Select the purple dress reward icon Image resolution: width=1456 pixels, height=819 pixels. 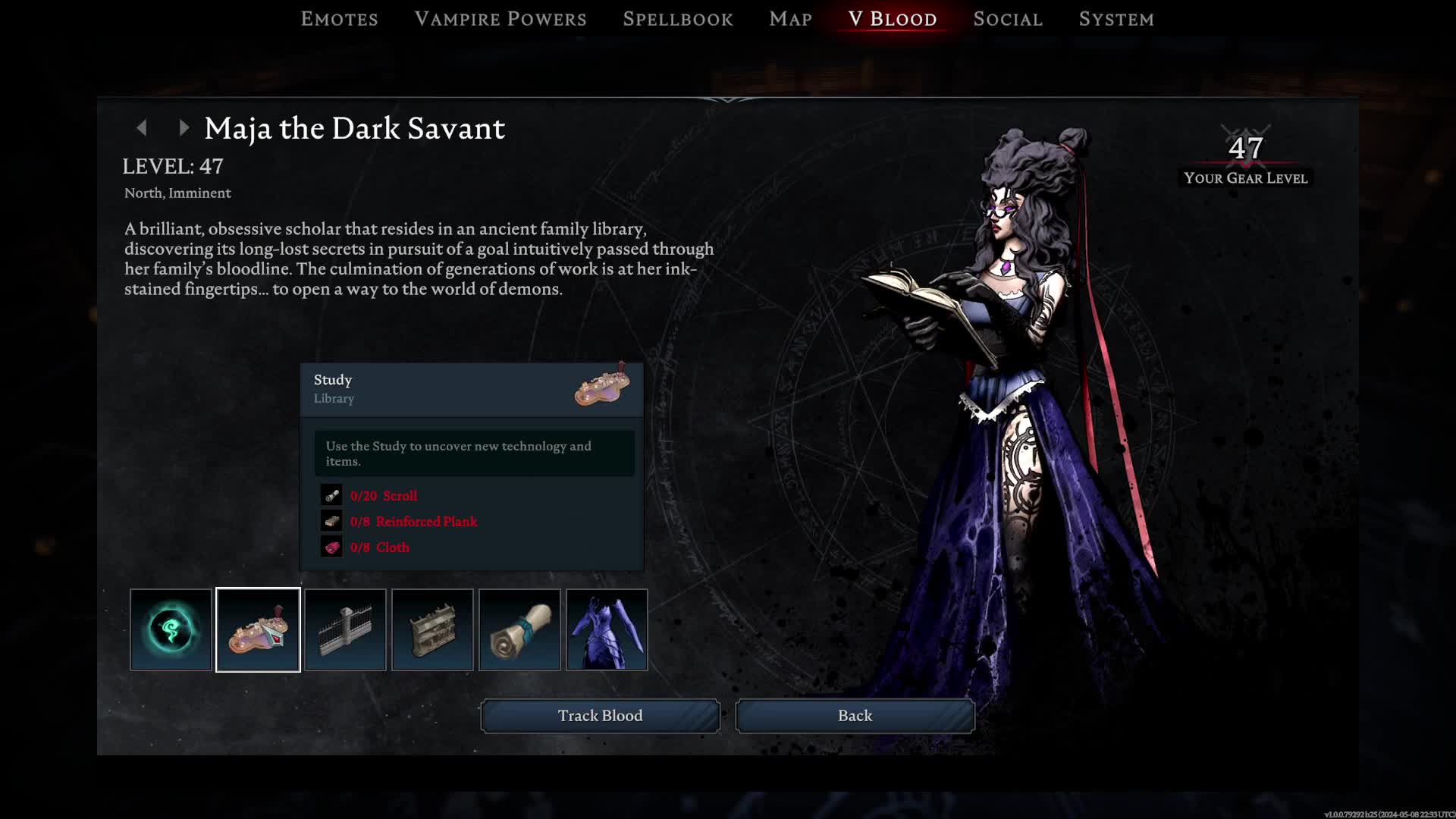coord(607,629)
